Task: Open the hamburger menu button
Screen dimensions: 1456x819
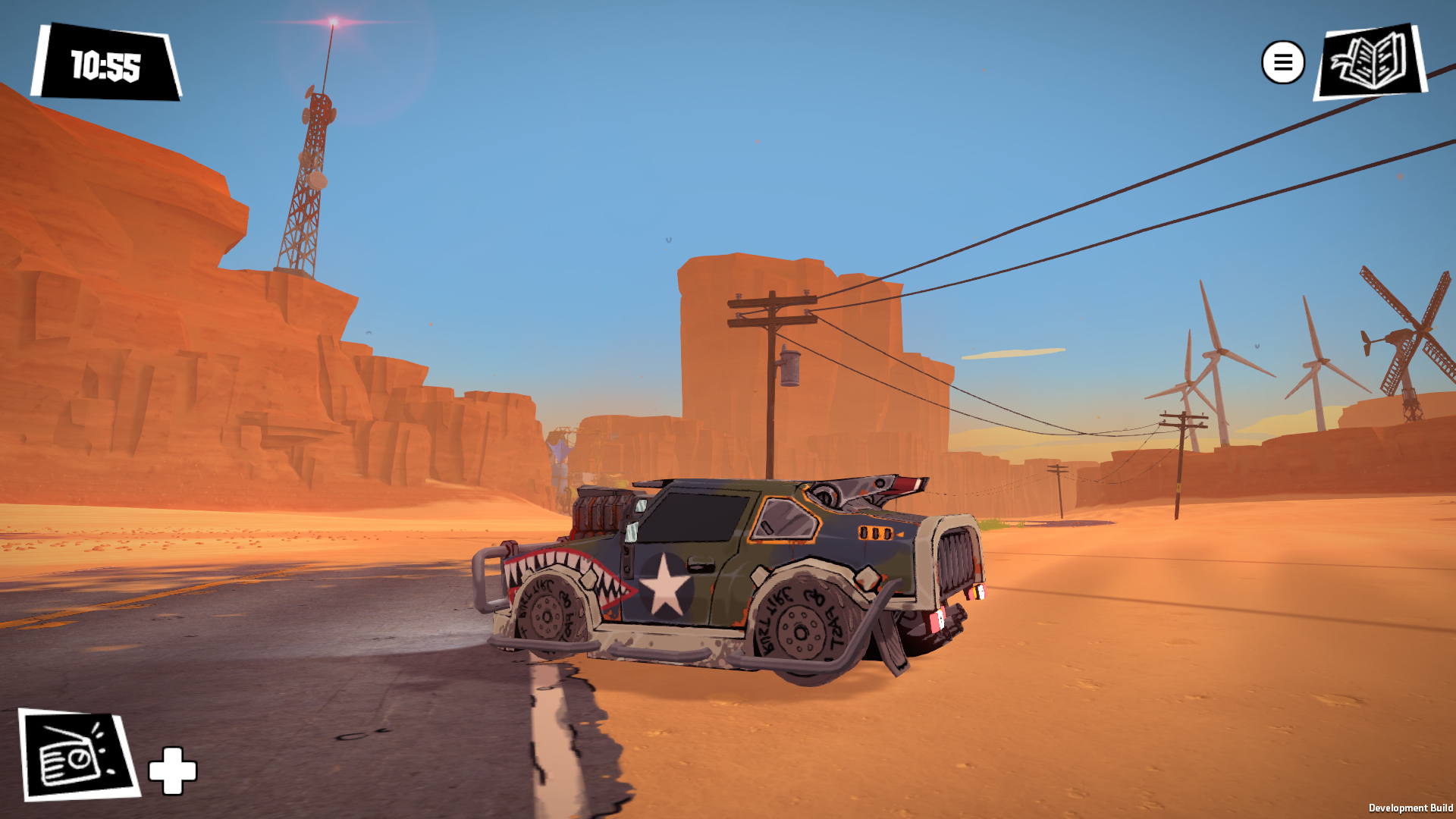Action: tap(1282, 62)
